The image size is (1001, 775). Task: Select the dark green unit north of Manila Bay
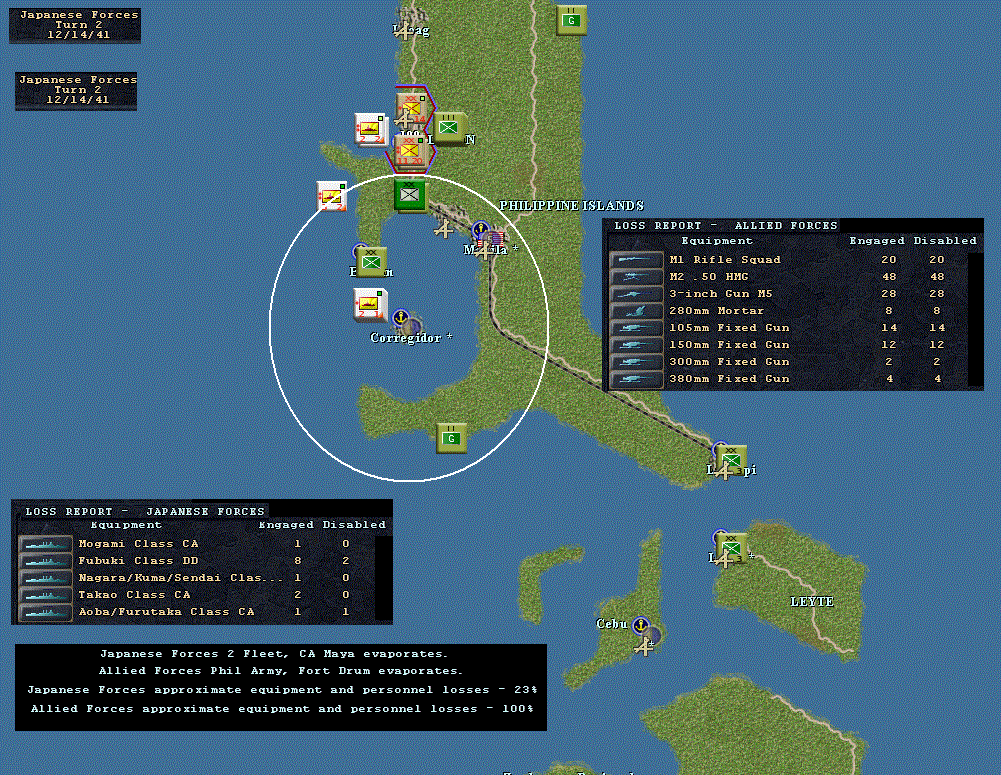click(x=410, y=193)
